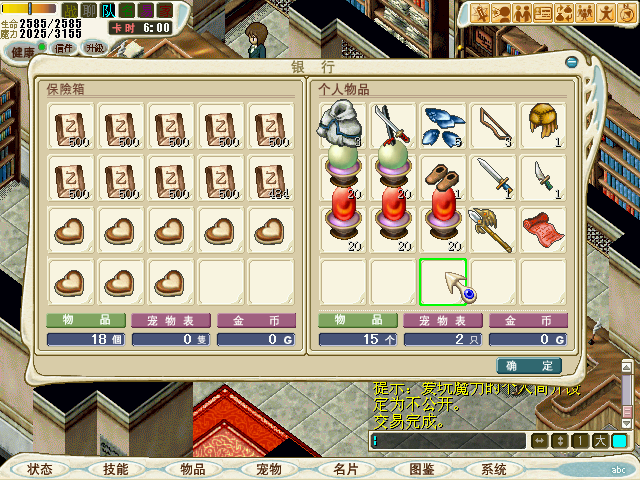Open the 信件 mail button
This screenshot has height=480, width=640.
(x=64, y=47)
